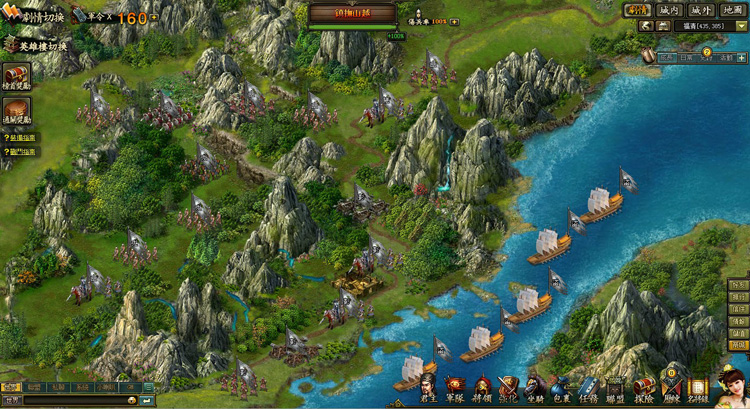This screenshot has width=750, height=409.
Task: Open the 任務 quest list
Action: [588, 389]
